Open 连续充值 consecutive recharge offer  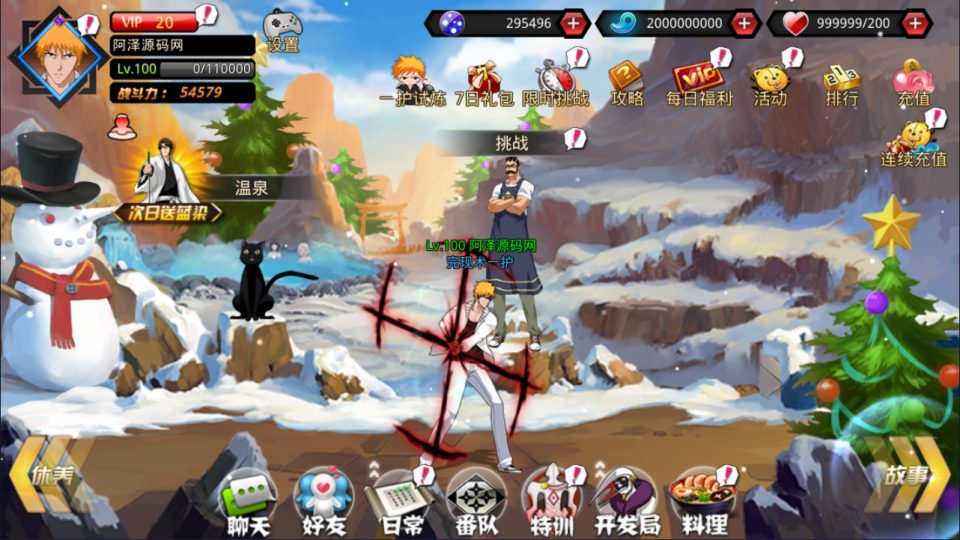coord(913,143)
